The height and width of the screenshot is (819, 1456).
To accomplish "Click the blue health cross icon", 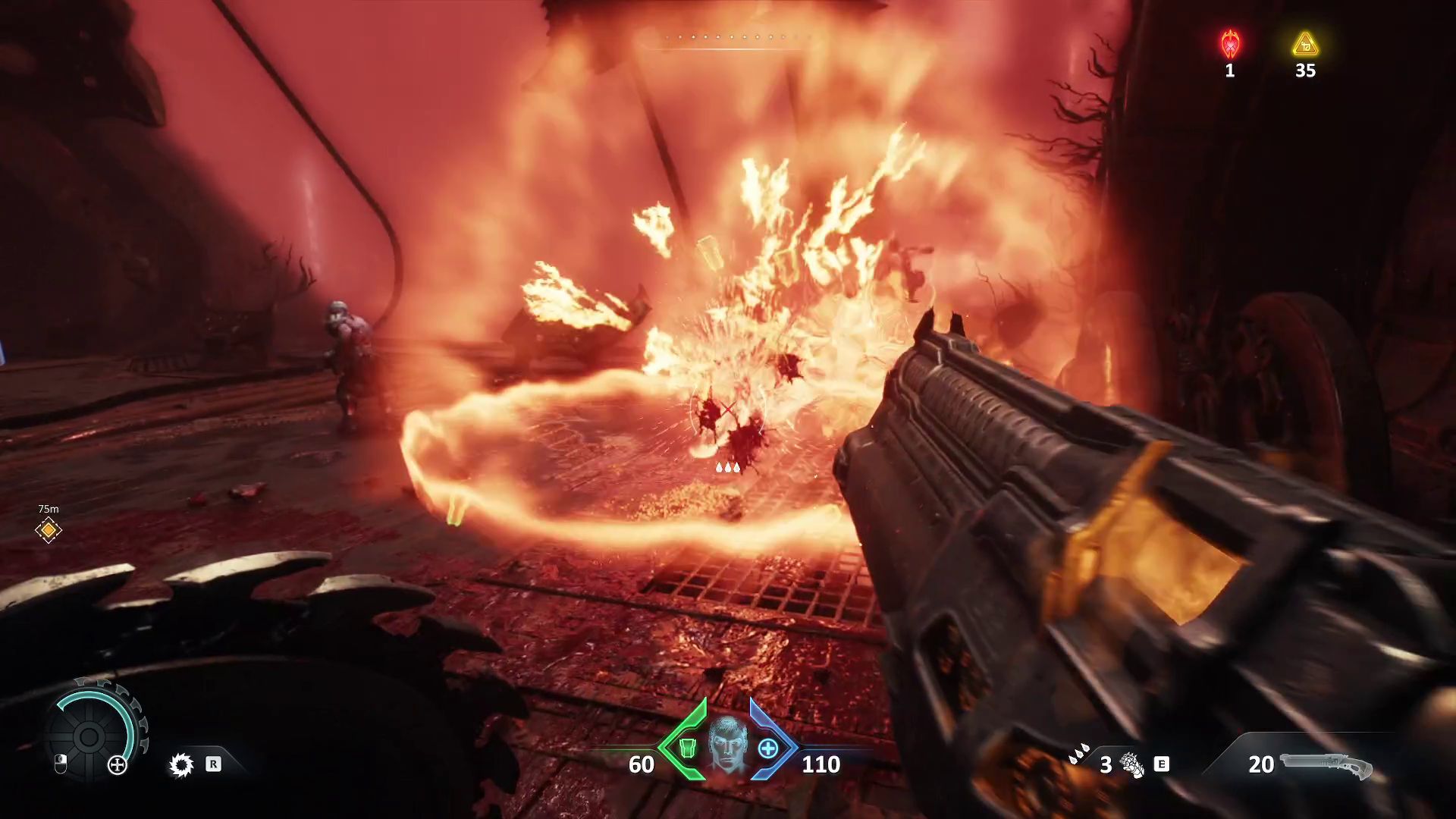I will [x=768, y=748].
